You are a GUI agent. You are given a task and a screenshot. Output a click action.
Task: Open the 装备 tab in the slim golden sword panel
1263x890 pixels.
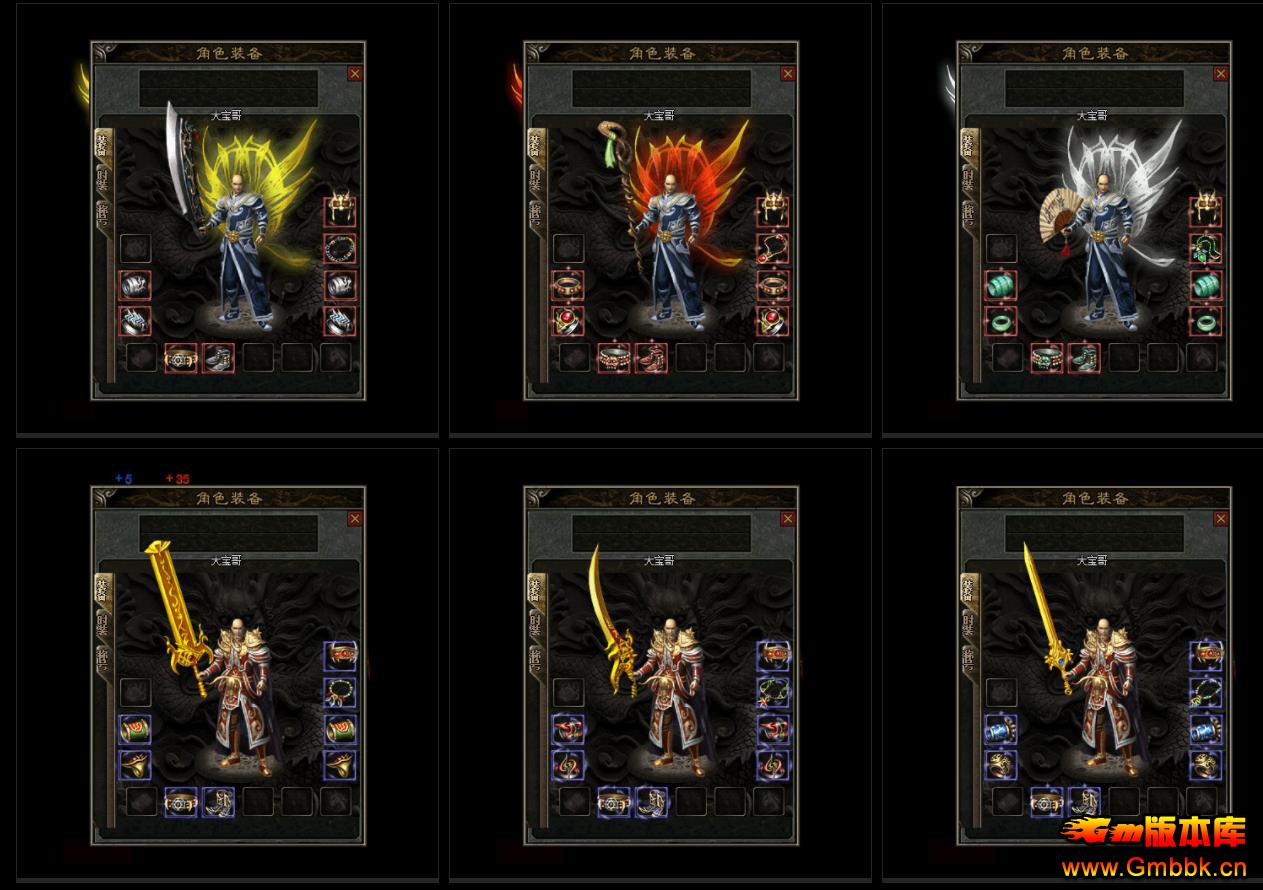[x=968, y=588]
